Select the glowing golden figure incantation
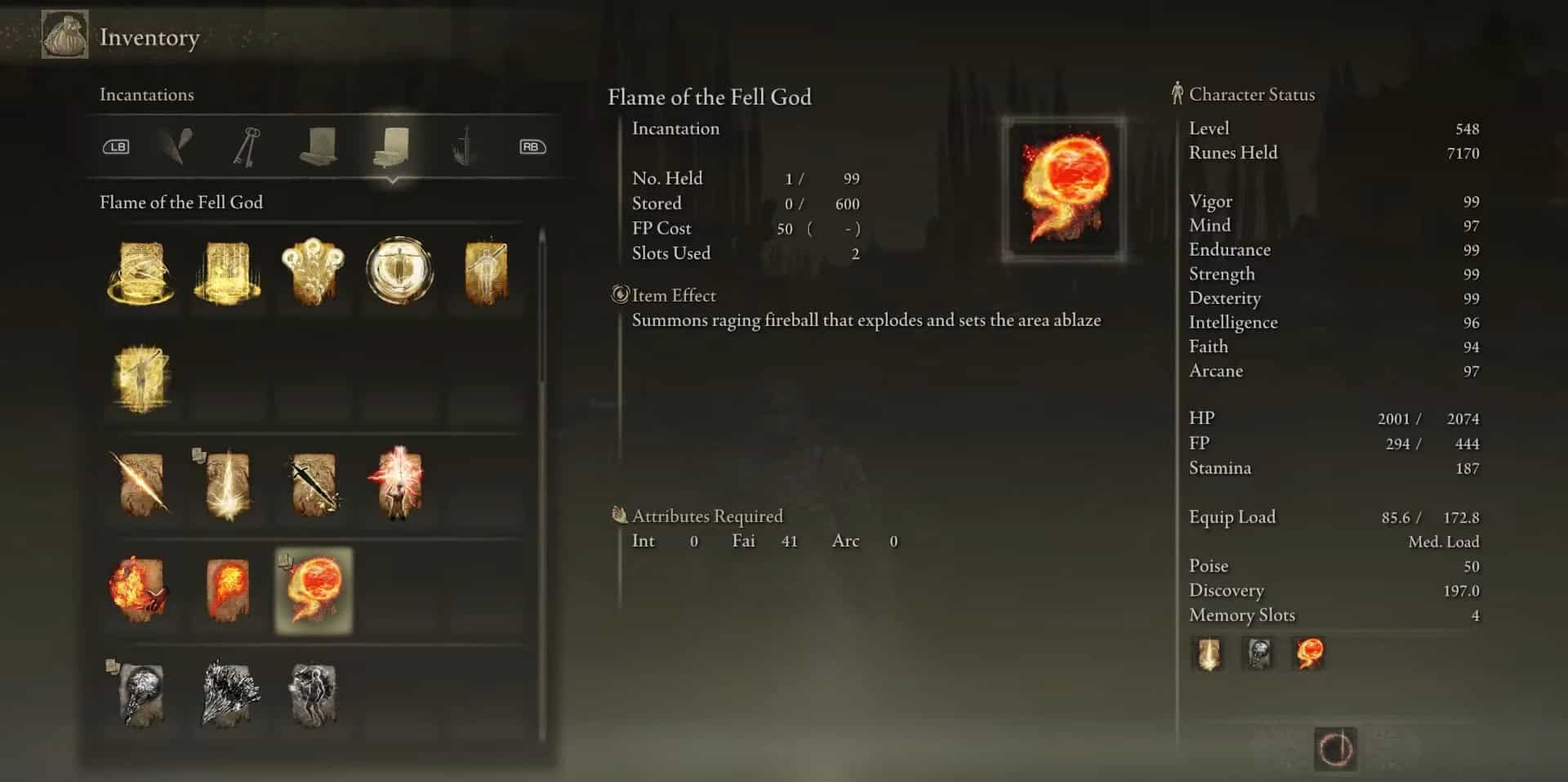 pyautogui.click(x=141, y=378)
